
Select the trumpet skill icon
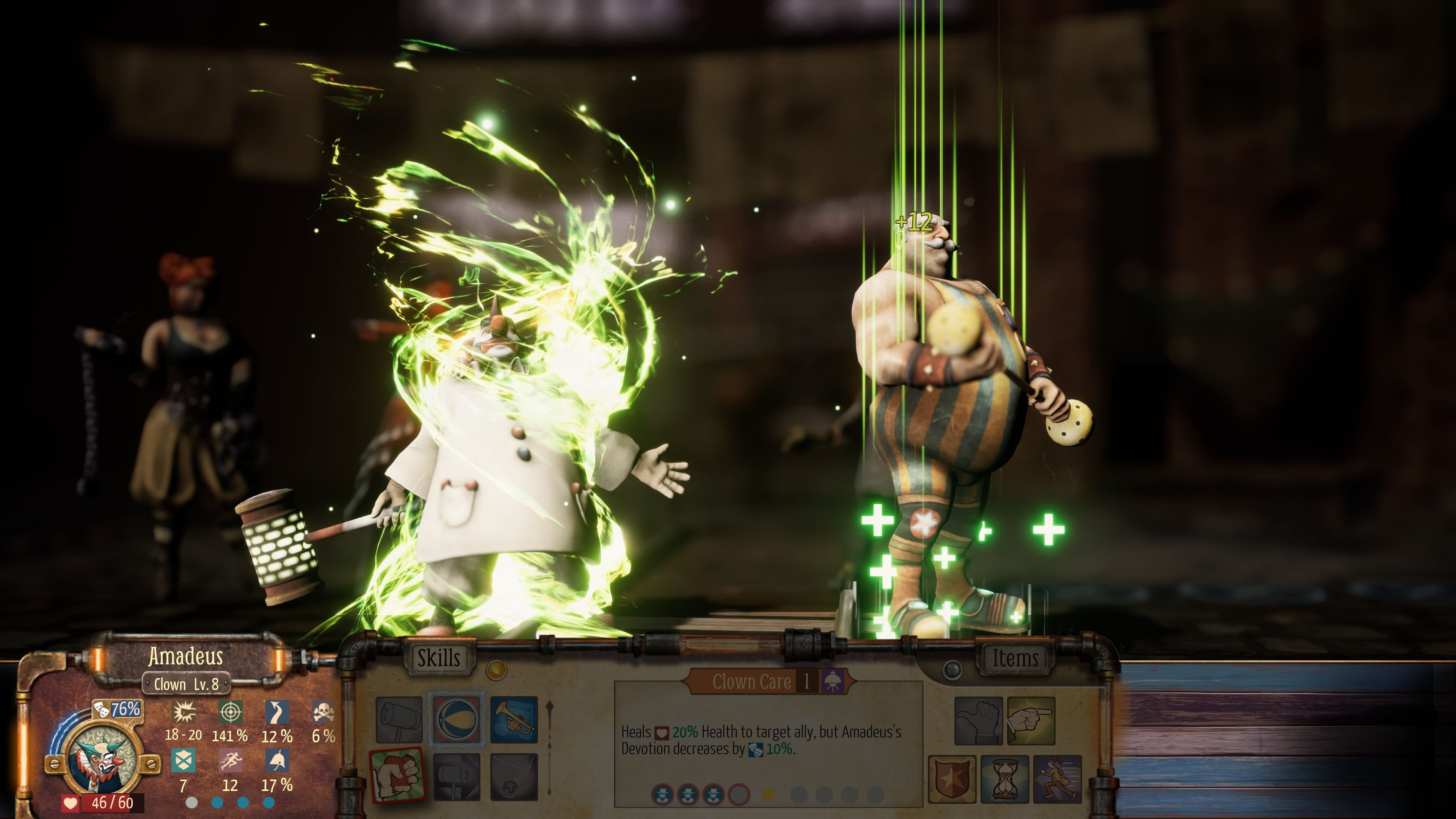point(514,720)
